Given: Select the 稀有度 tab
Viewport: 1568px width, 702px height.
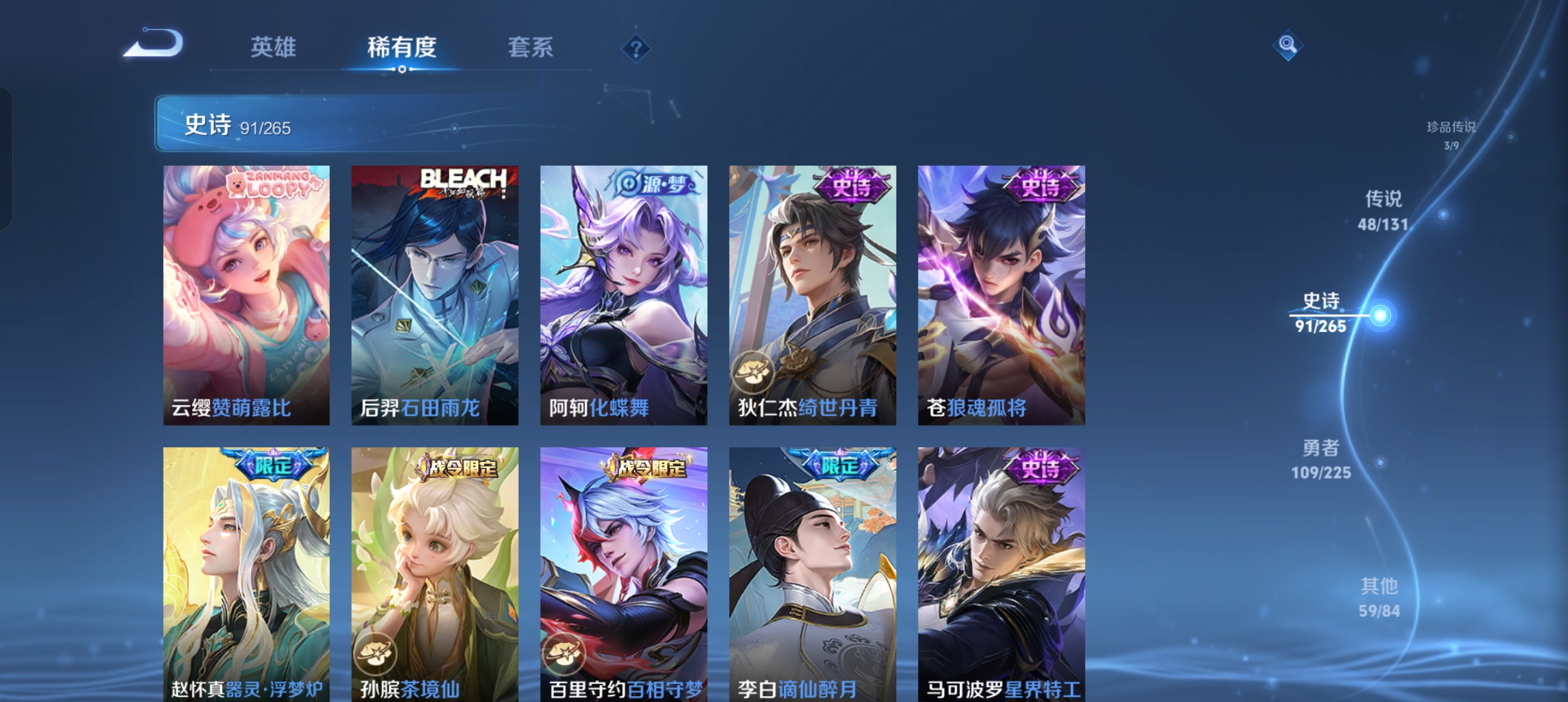Looking at the screenshot, I should coord(402,47).
